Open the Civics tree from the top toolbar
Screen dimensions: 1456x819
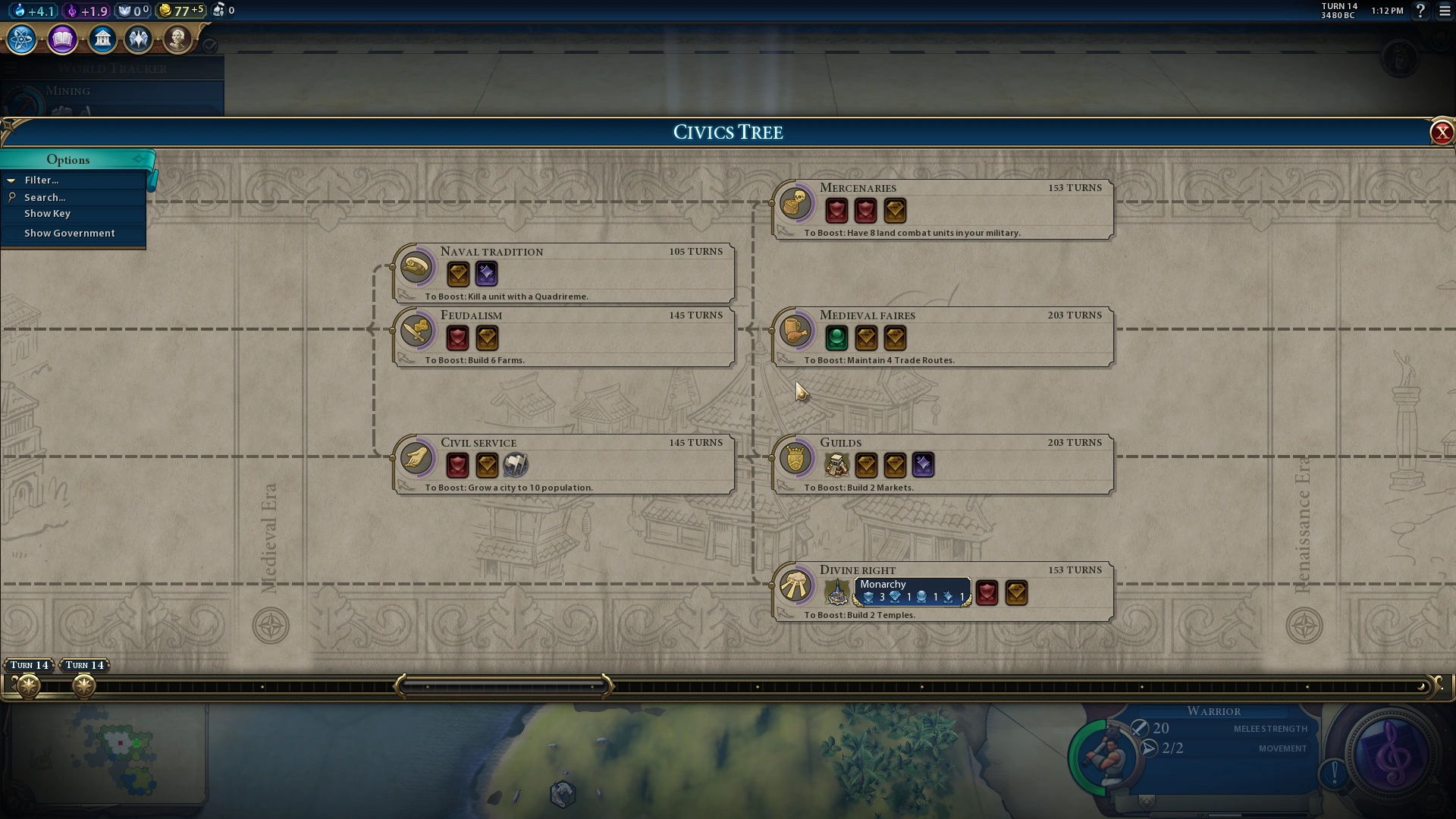62,39
